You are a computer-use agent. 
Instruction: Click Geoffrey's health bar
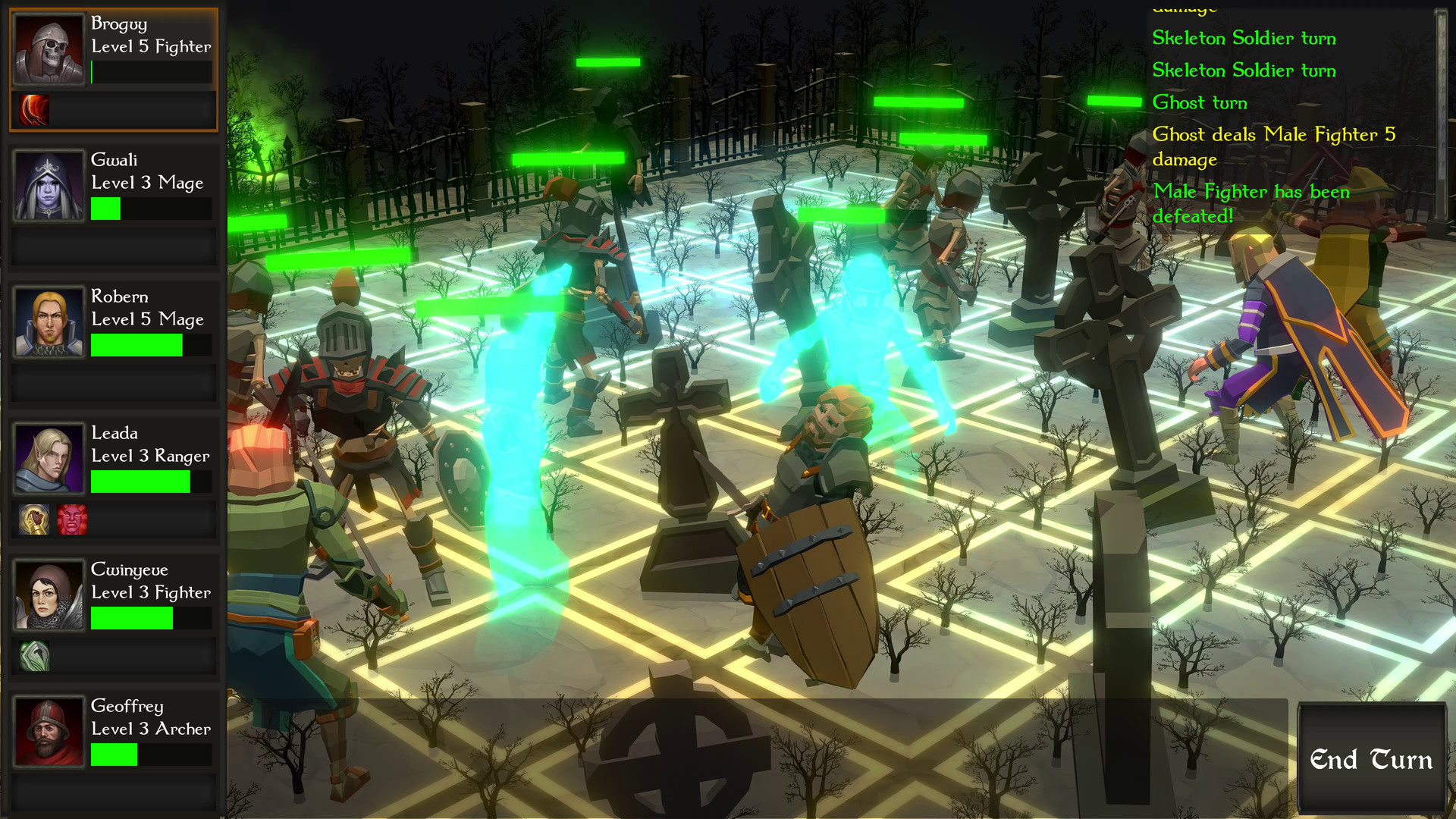point(114,755)
